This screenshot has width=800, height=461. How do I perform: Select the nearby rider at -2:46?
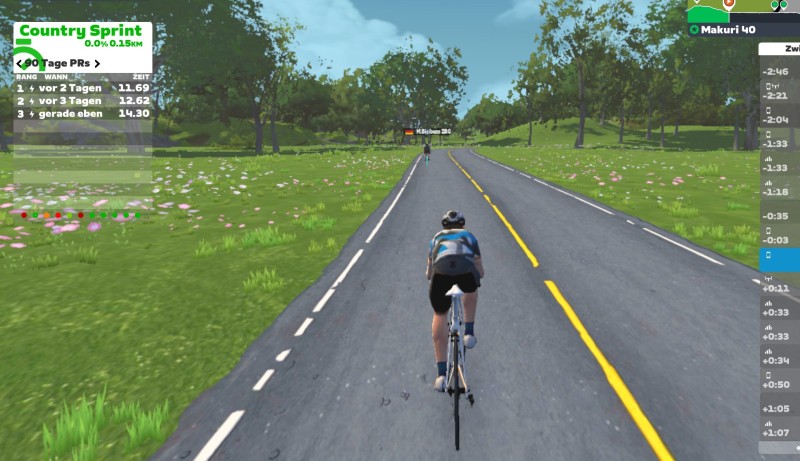tap(779, 72)
